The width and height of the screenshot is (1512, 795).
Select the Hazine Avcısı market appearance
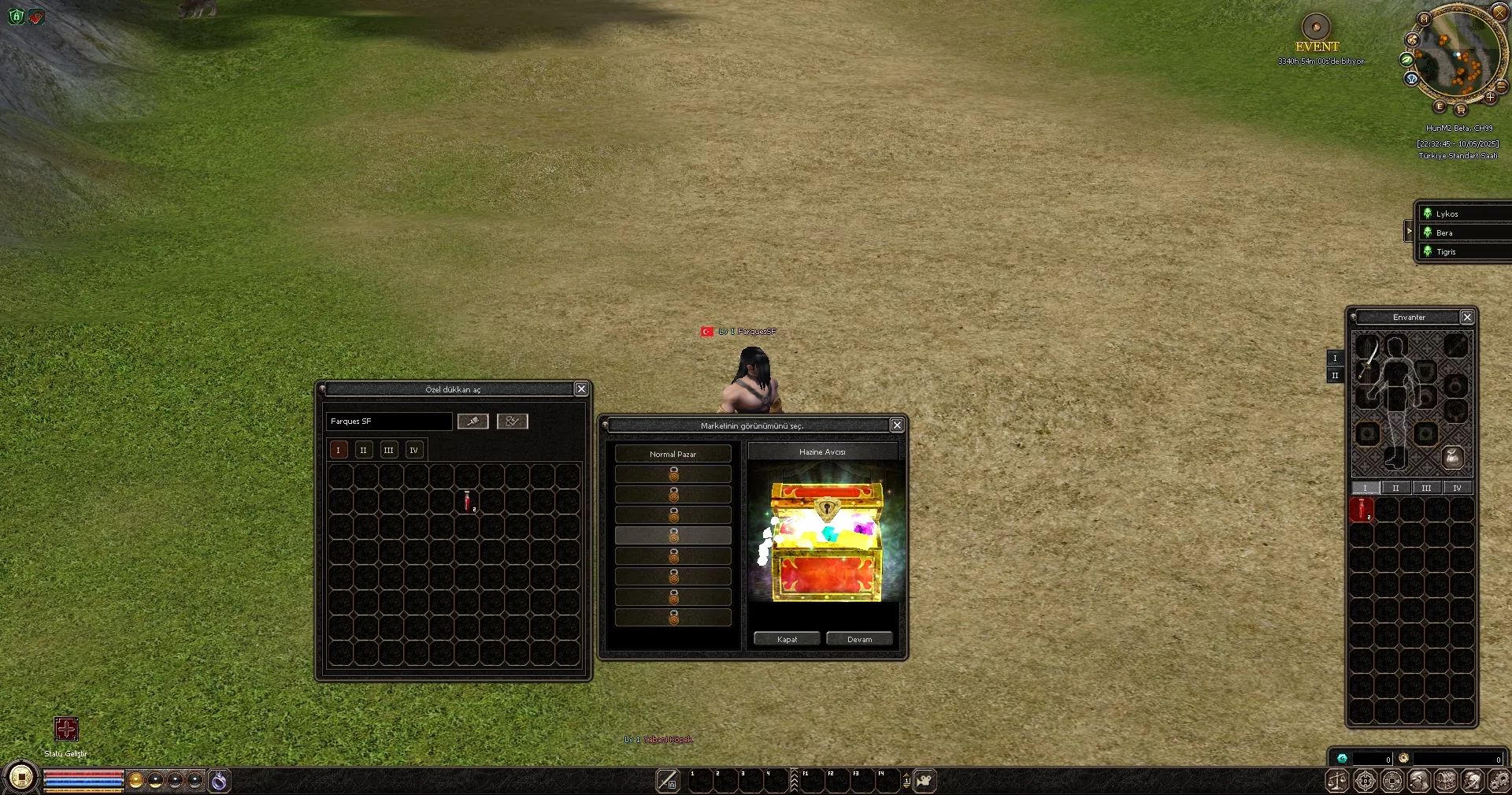[824, 451]
